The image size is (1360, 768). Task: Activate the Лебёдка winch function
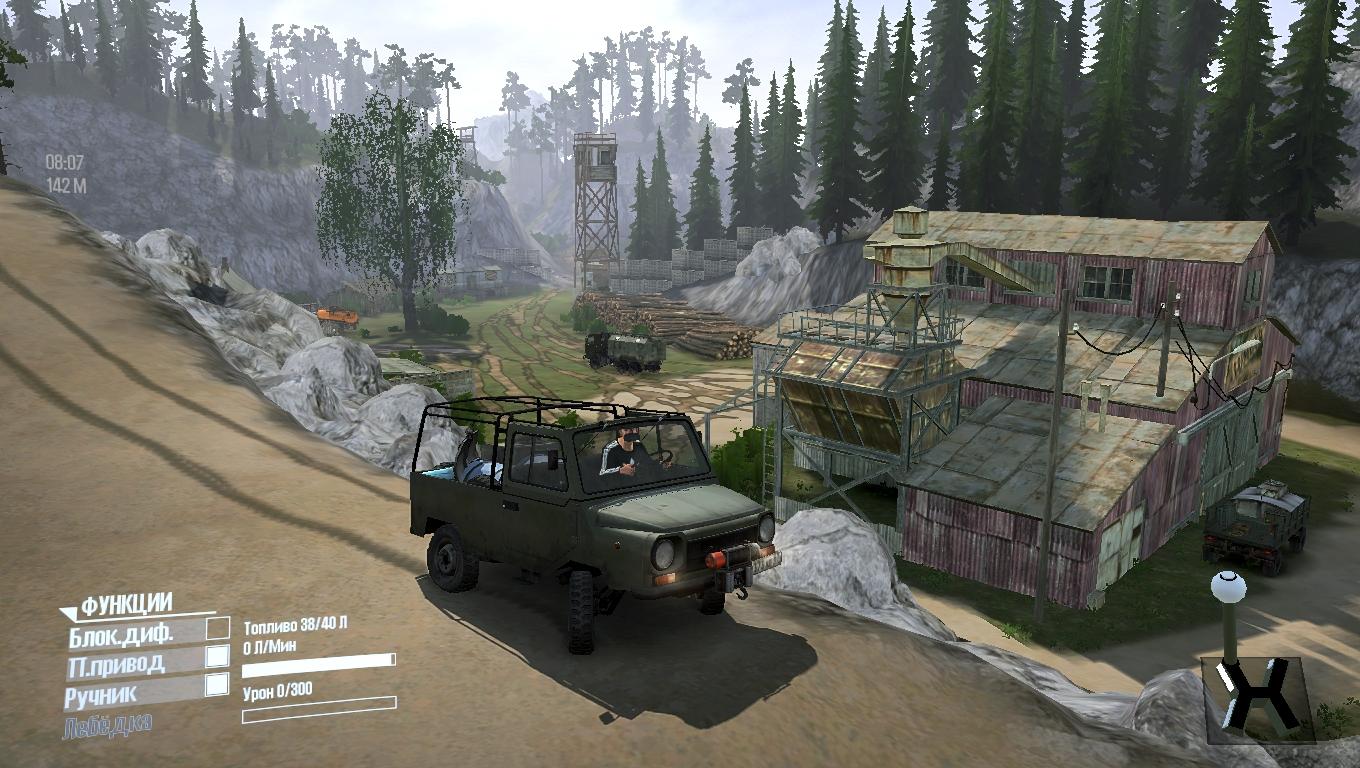pos(107,725)
